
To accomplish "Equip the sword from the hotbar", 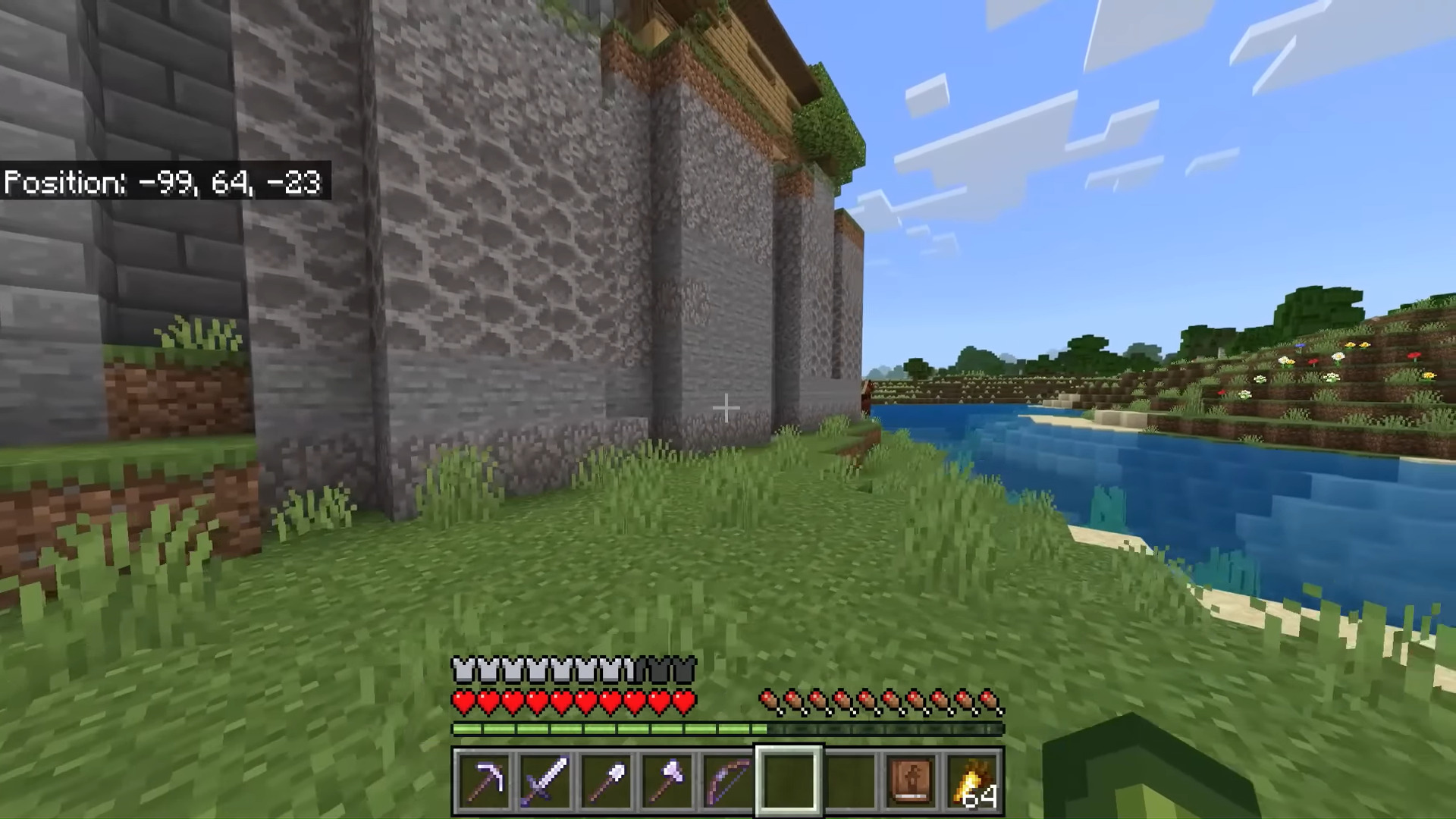I will coord(545,781).
